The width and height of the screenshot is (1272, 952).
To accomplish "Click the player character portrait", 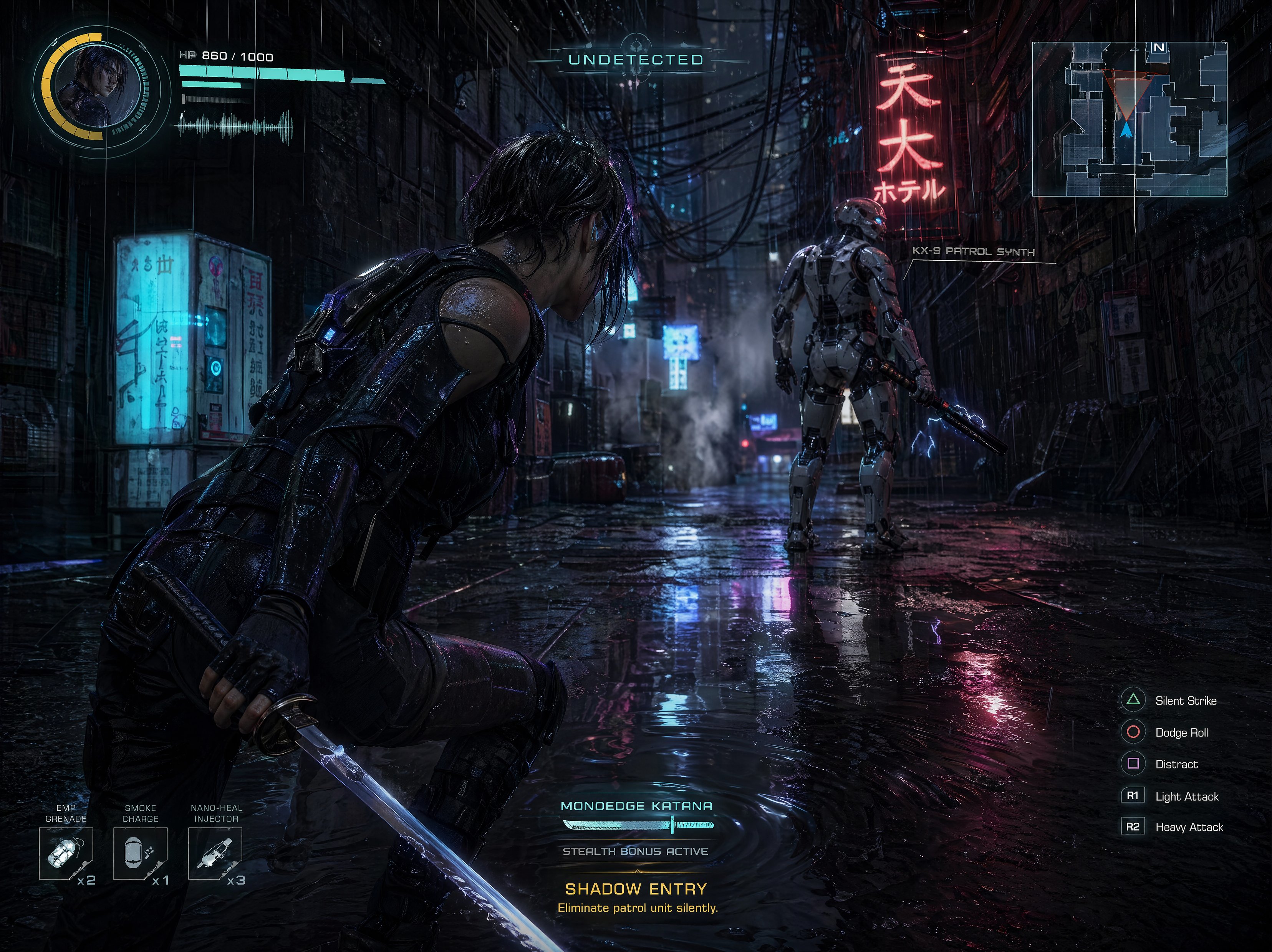I will coord(99,86).
